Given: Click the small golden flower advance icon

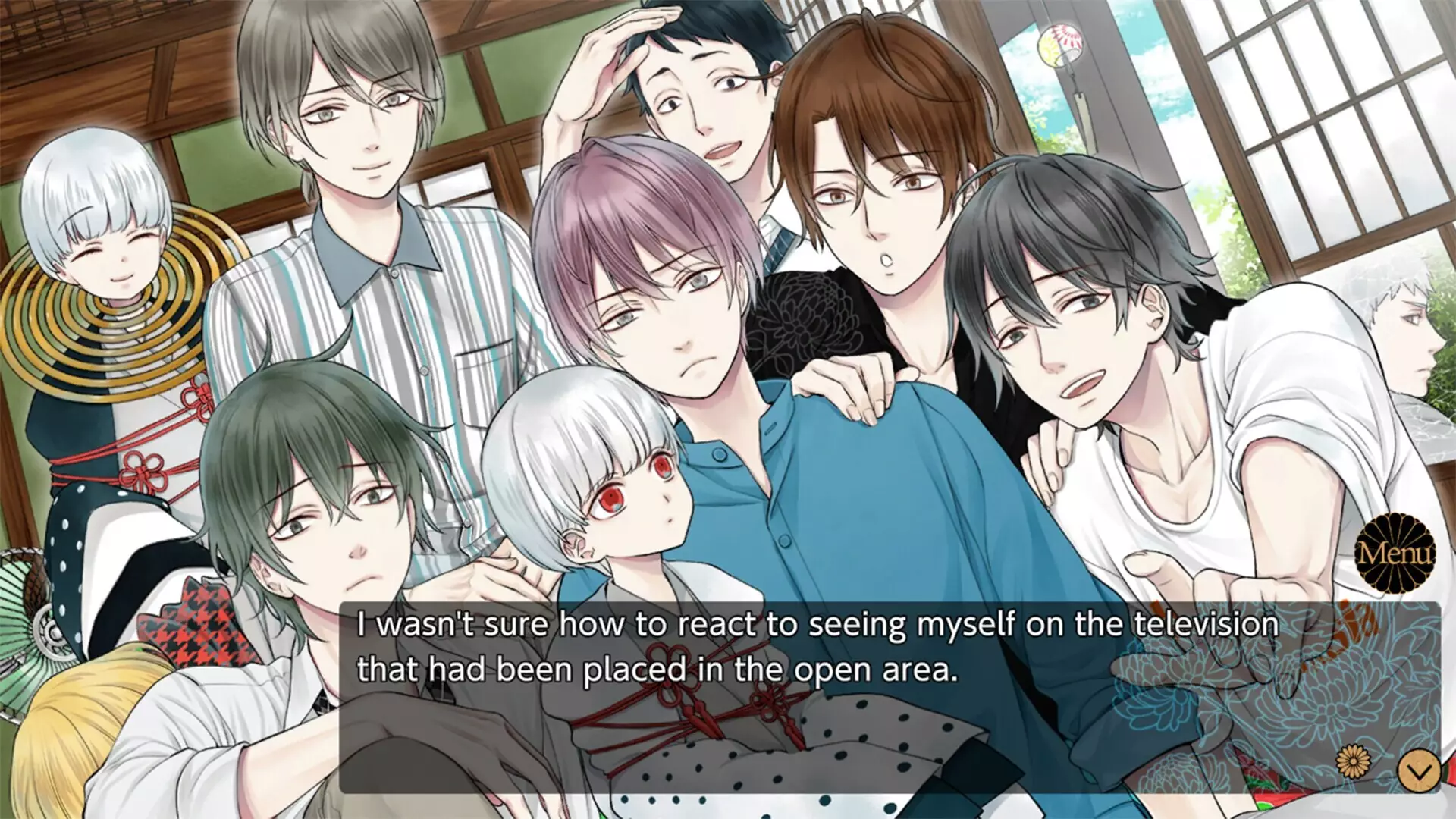Looking at the screenshot, I should [x=1354, y=760].
